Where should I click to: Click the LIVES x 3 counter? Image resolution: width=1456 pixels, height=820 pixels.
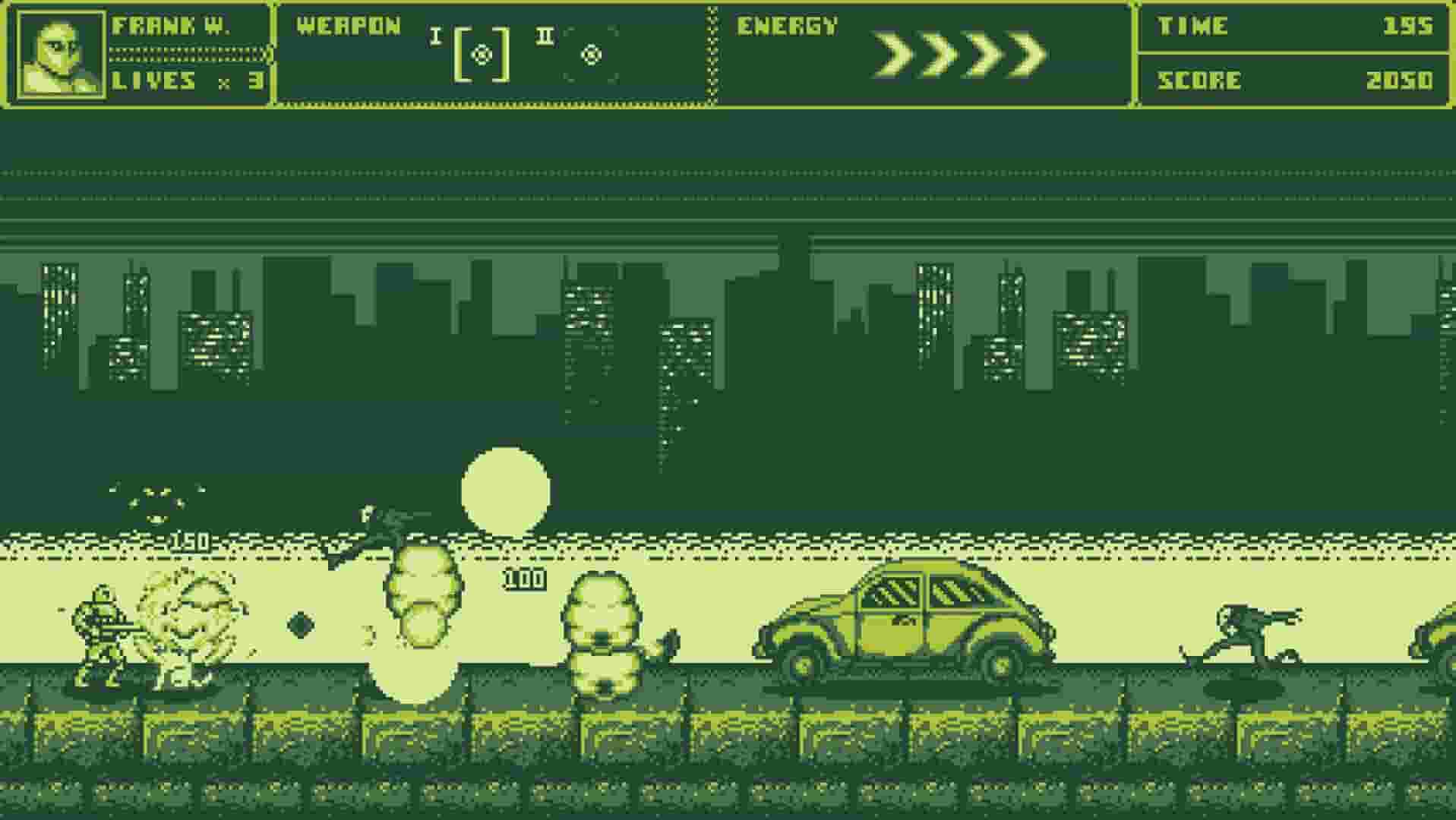[182, 81]
